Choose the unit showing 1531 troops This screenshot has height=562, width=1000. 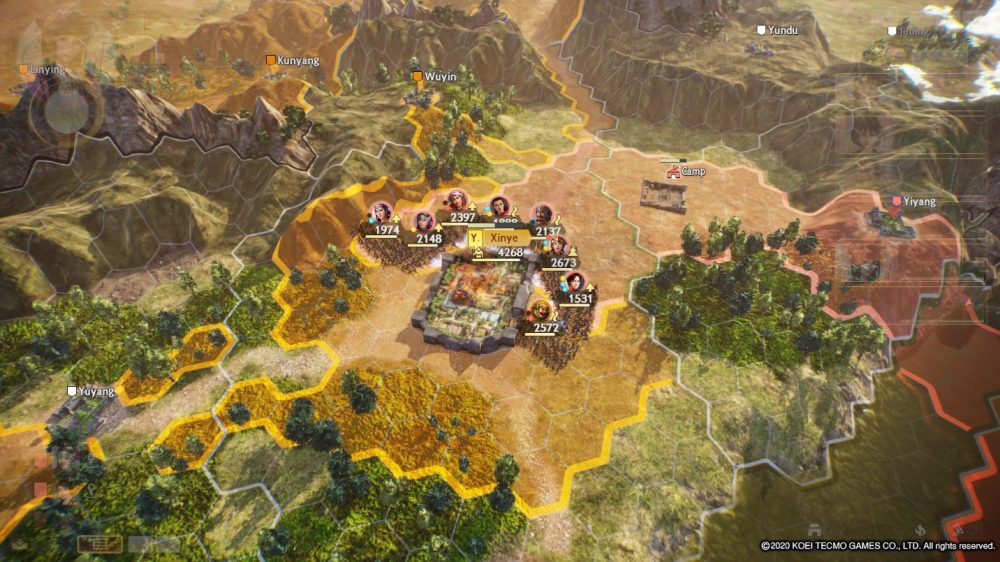[575, 282]
